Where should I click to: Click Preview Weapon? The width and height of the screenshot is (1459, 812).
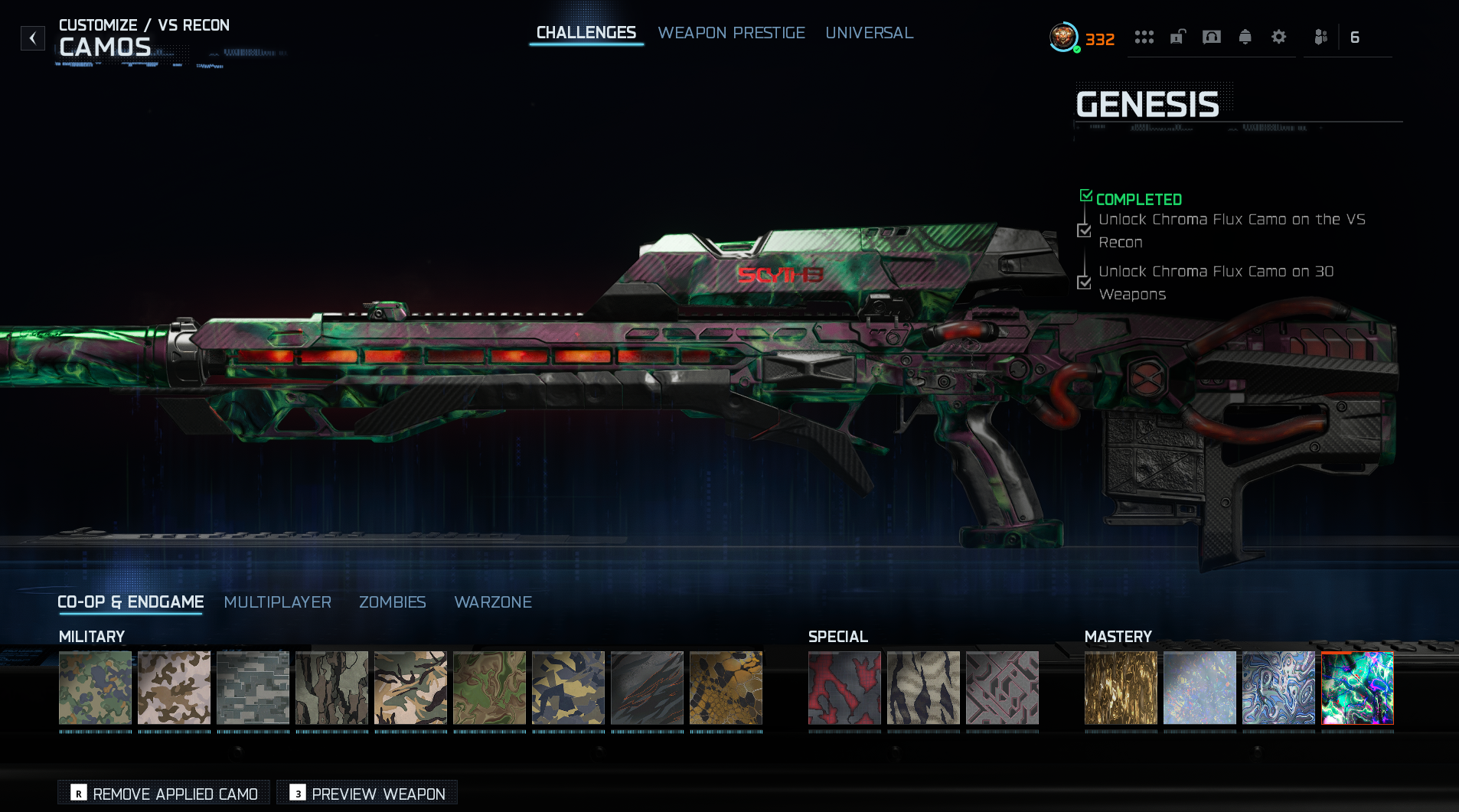tap(367, 794)
